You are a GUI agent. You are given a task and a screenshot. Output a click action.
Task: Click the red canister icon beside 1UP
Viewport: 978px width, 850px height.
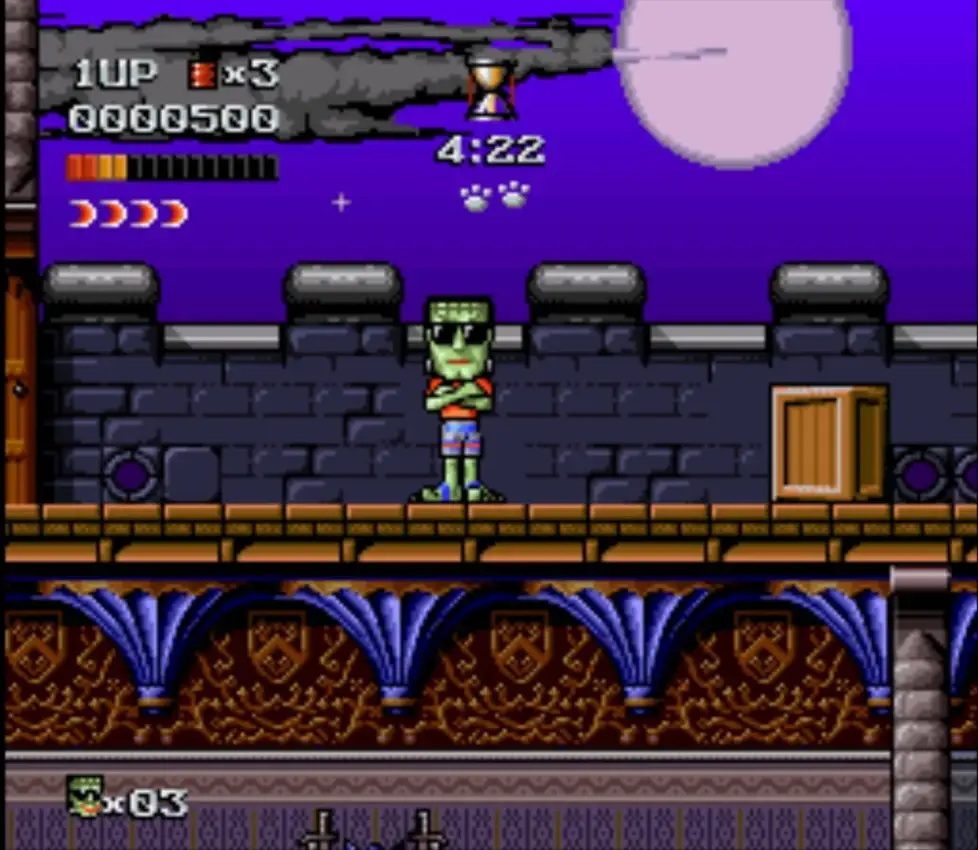coord(202,75)
